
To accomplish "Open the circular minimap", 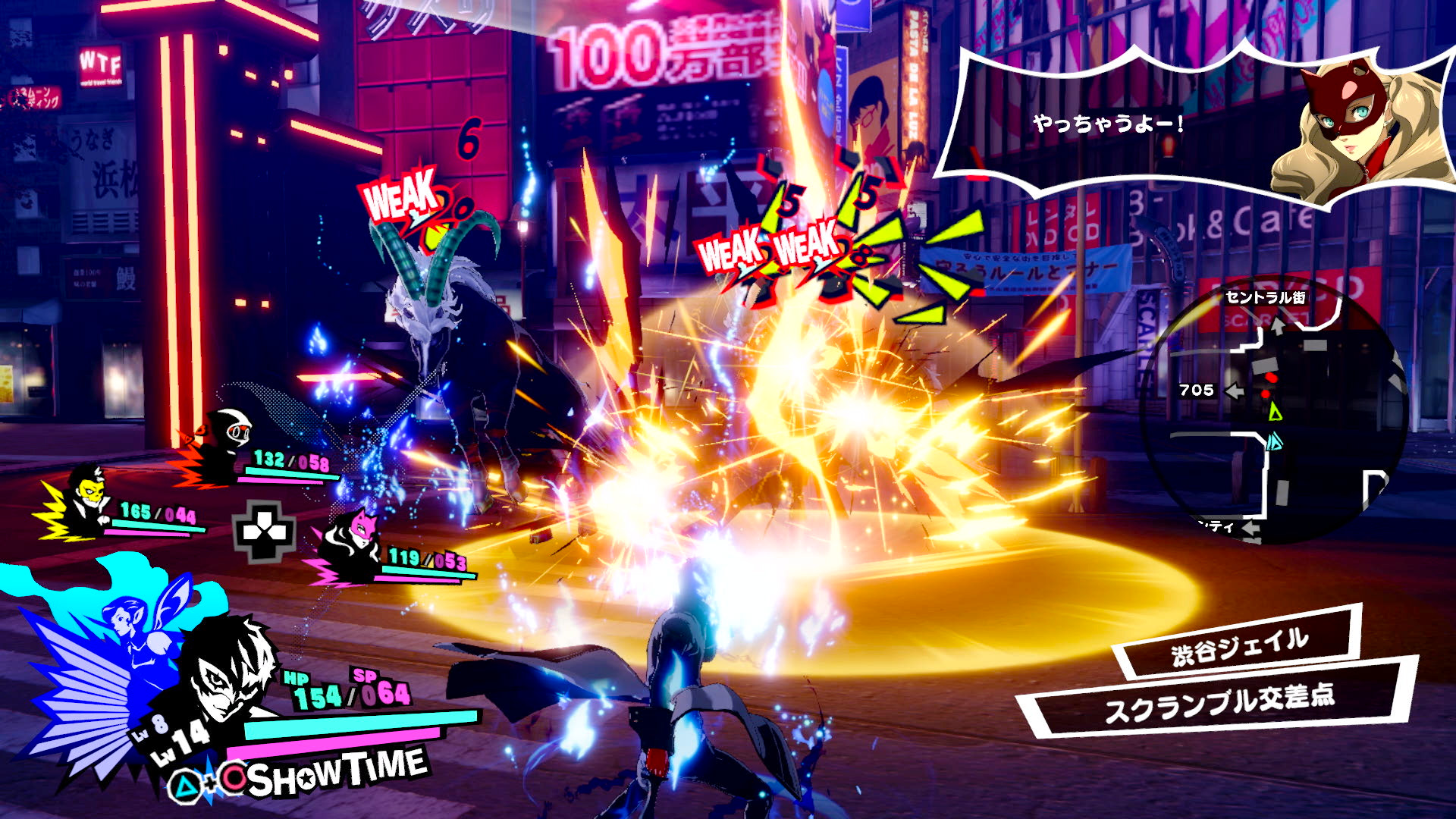I will pos(1276,409).
